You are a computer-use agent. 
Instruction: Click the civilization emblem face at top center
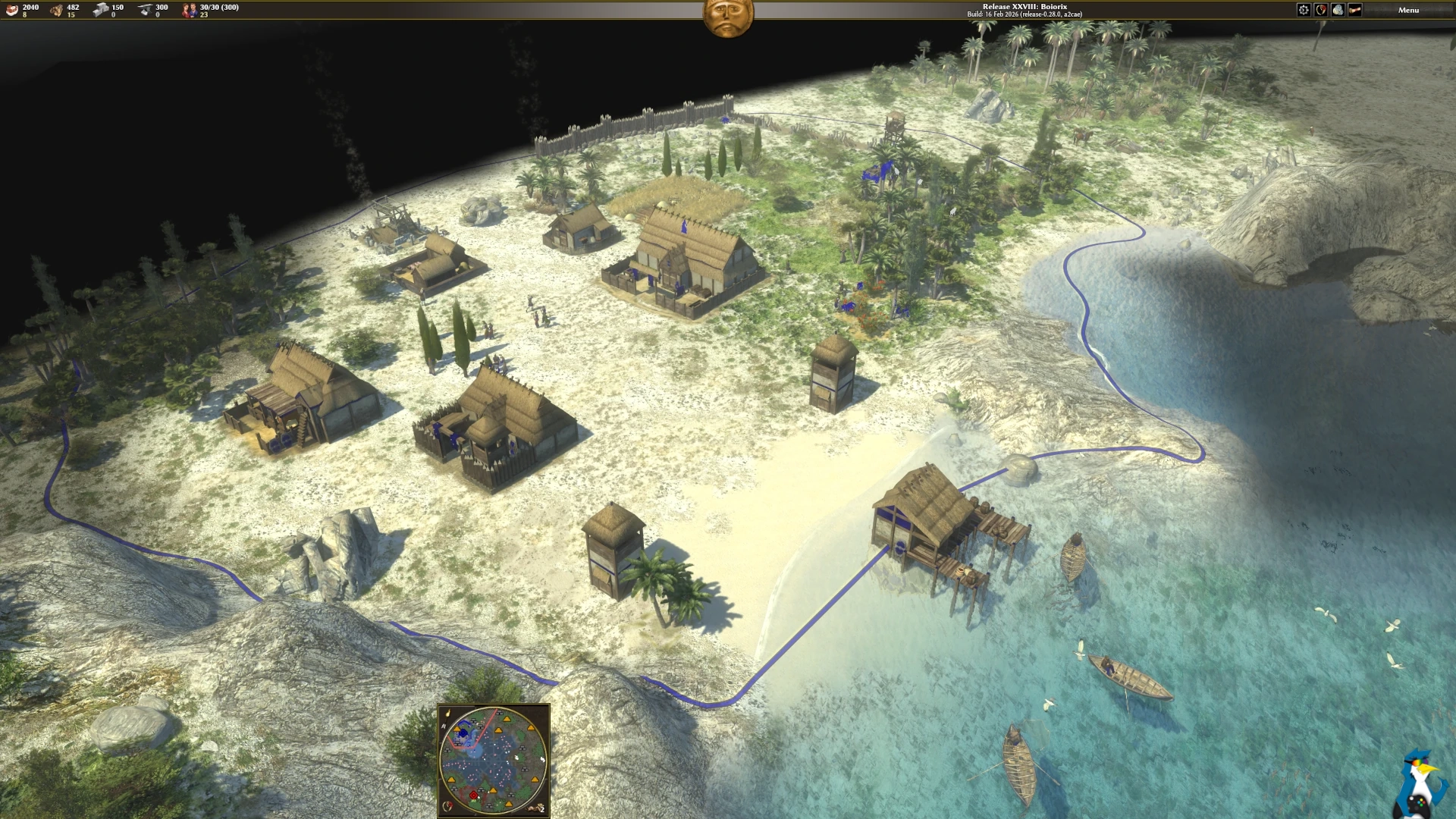click(728, 17)
